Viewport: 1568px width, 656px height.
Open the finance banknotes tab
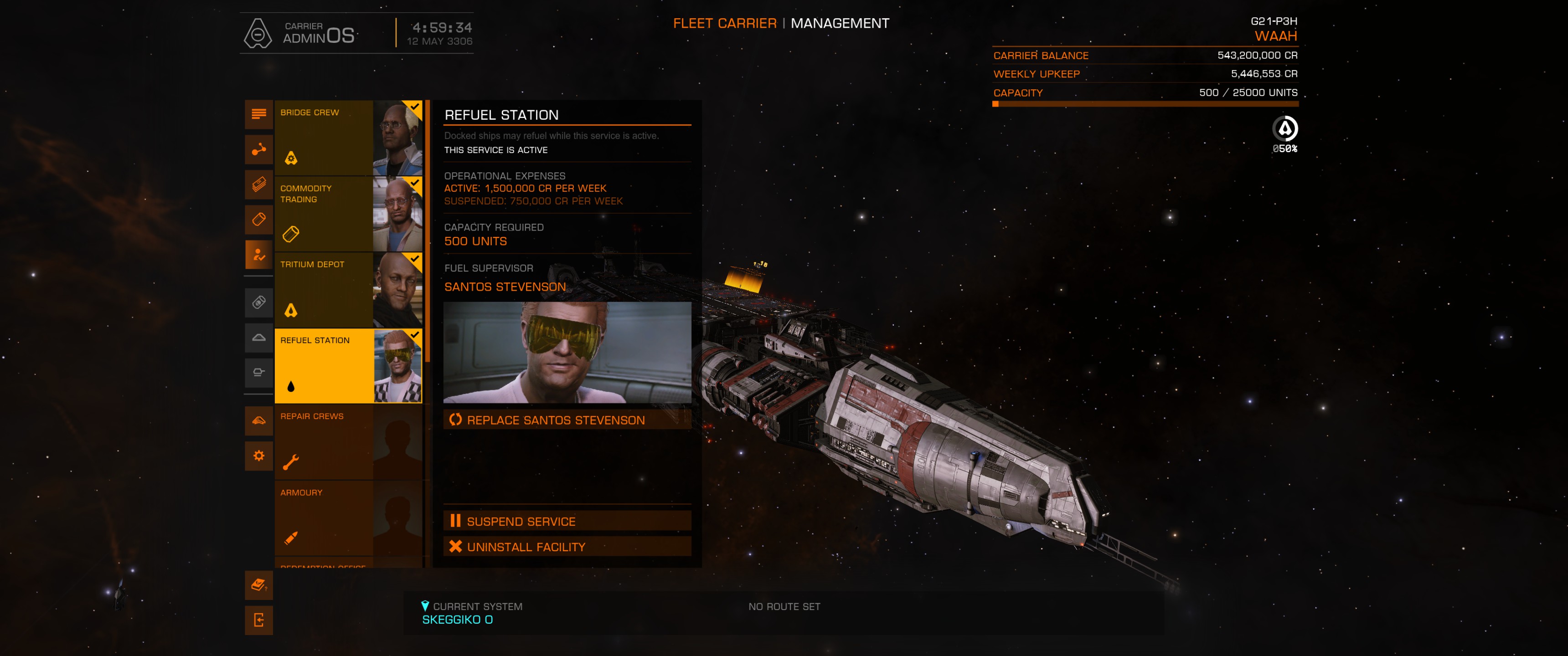259,184
